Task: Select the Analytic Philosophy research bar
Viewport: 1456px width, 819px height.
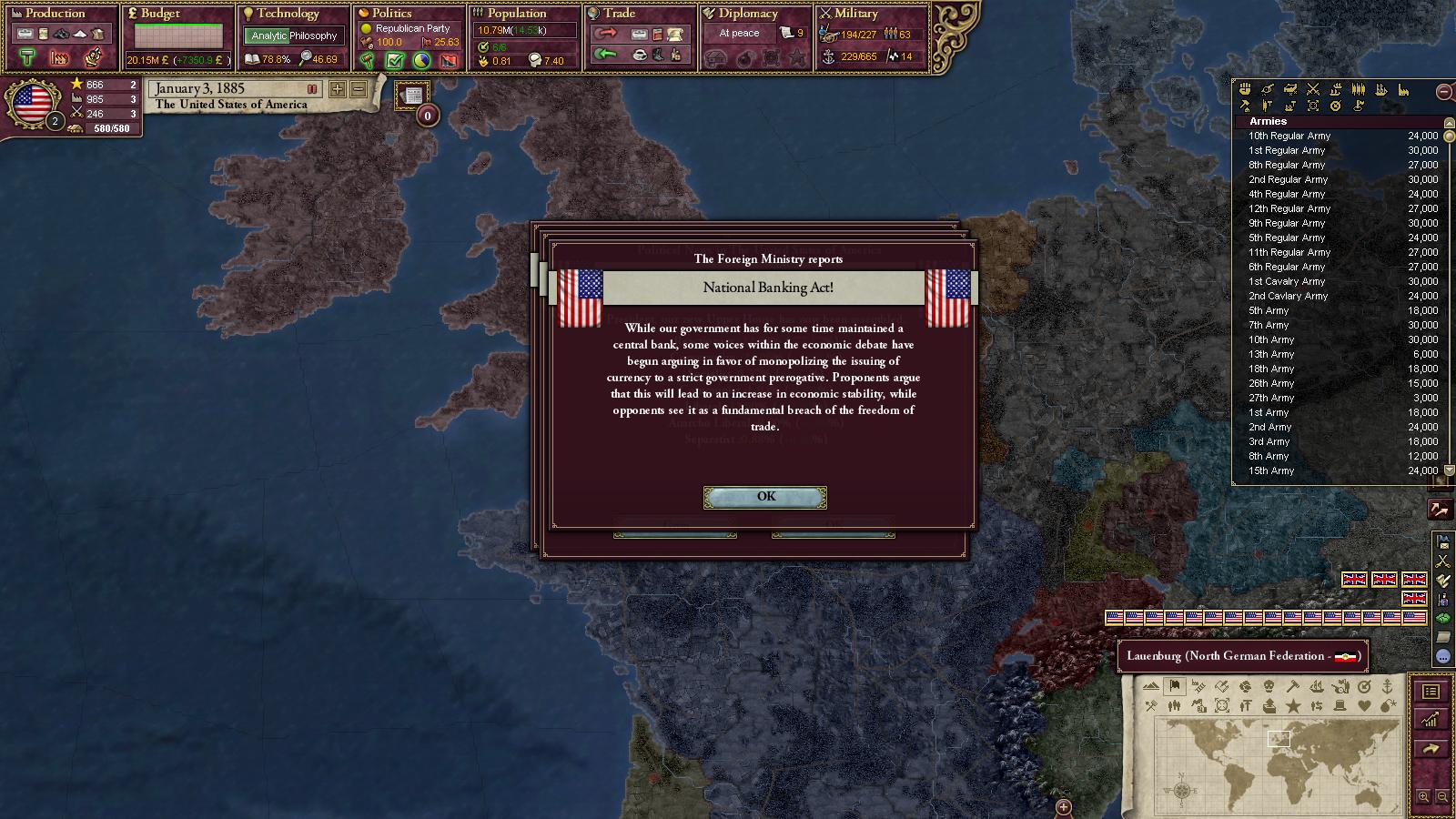Action: (x=294, y=35)
